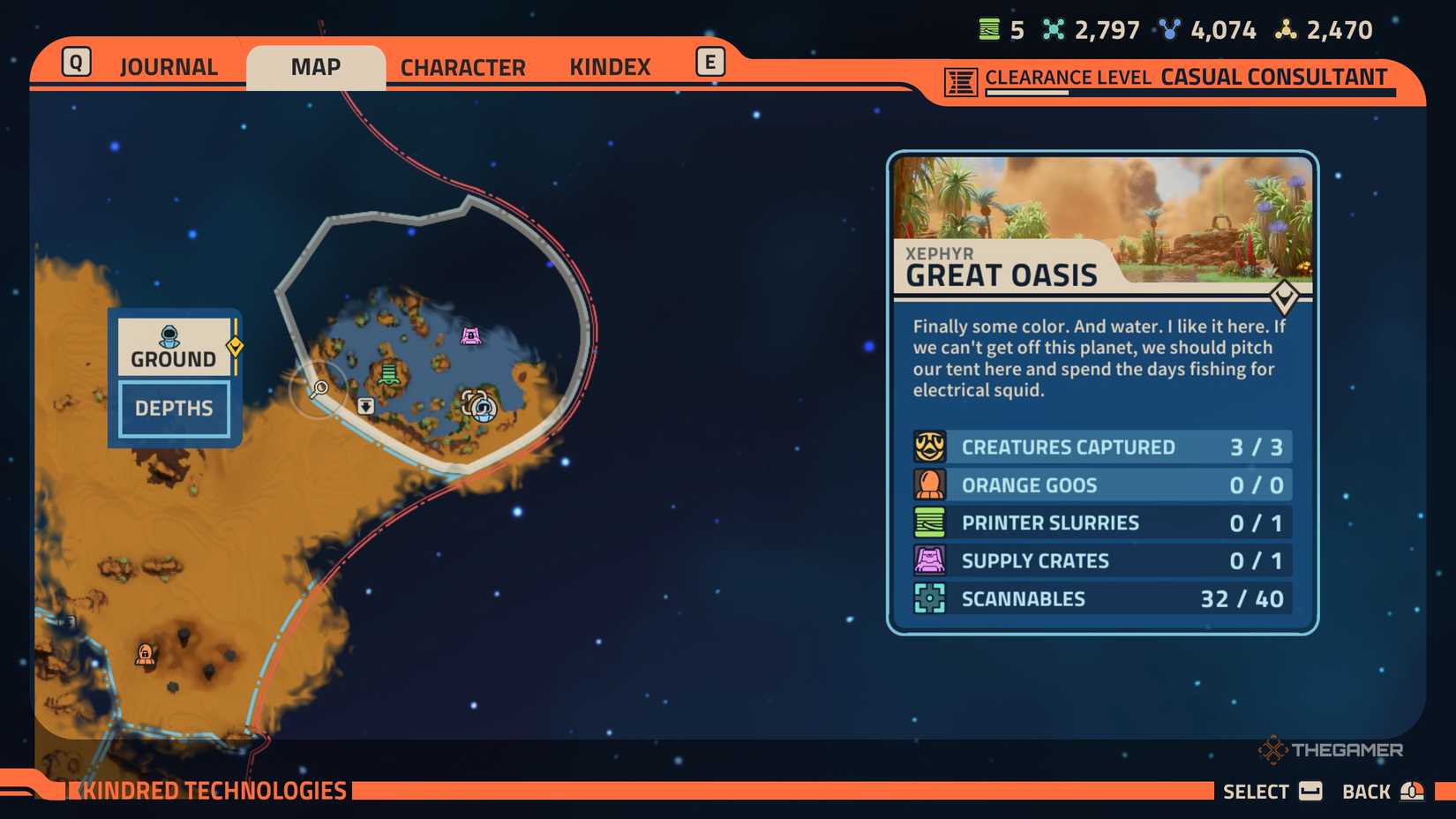Expand the yellow diamond next to Ground
This screenshot has height=819, width=1456.
click(234, 347)
